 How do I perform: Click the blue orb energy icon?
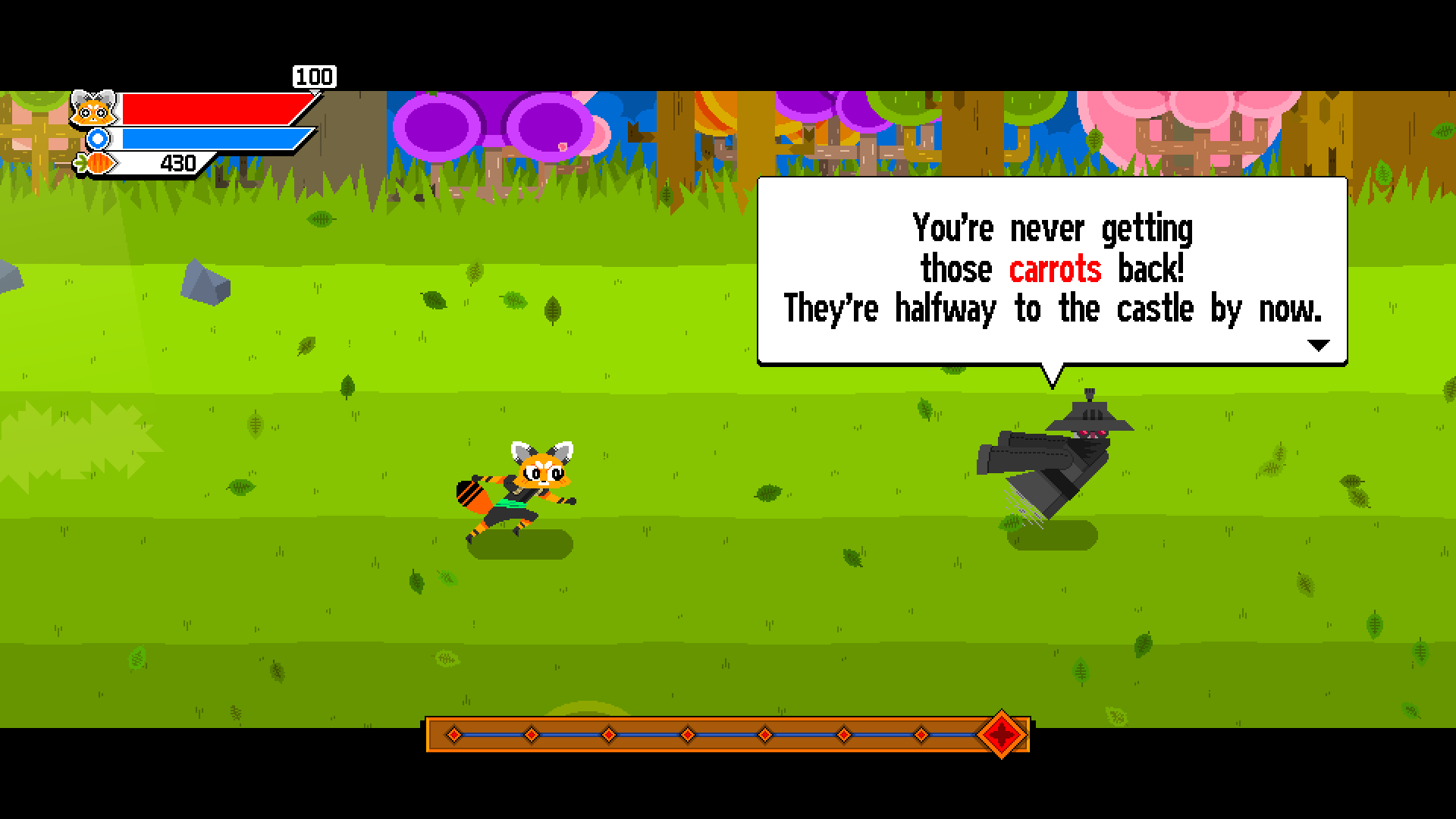coord(97,138)
